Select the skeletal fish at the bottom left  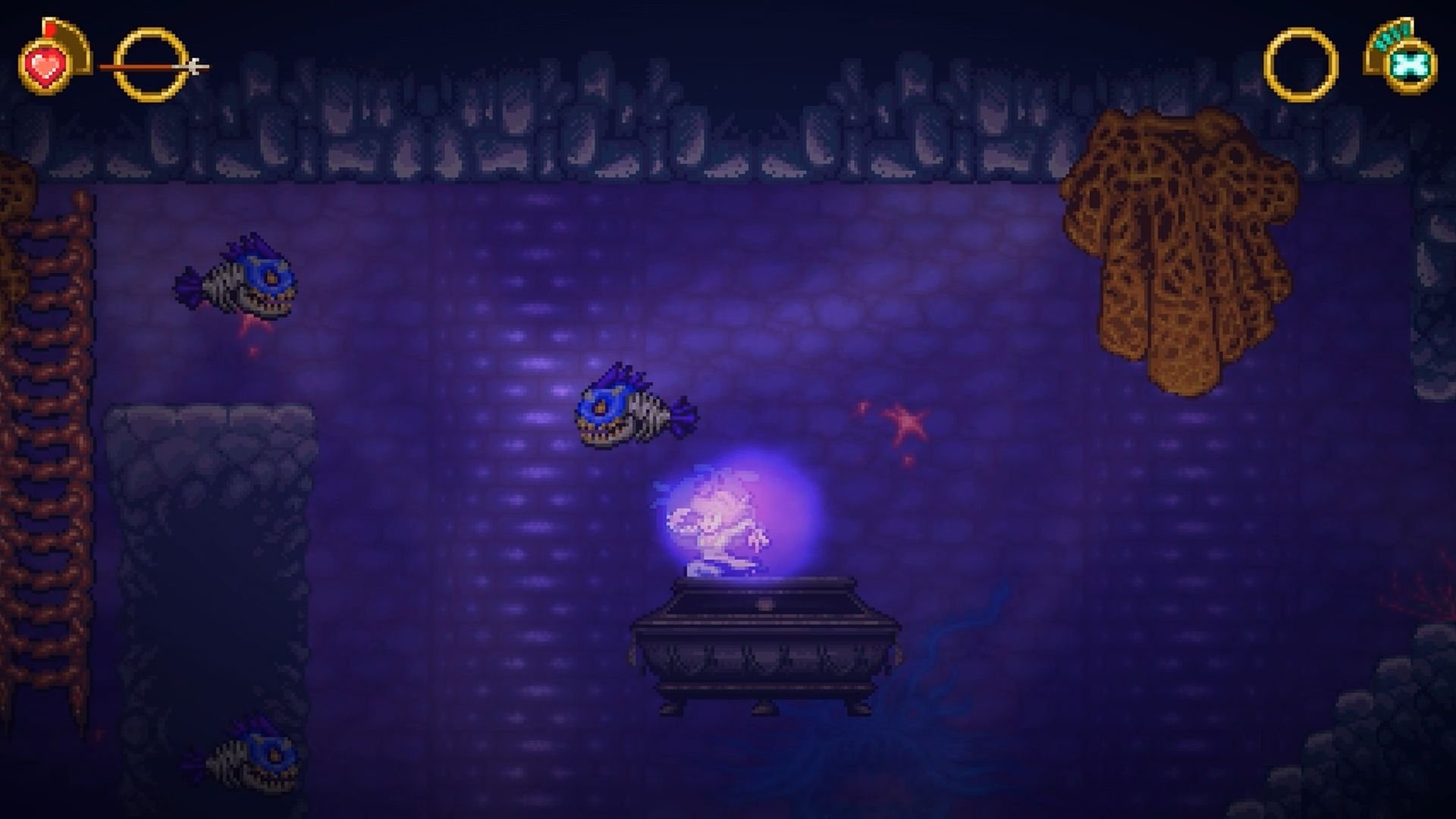250,758
